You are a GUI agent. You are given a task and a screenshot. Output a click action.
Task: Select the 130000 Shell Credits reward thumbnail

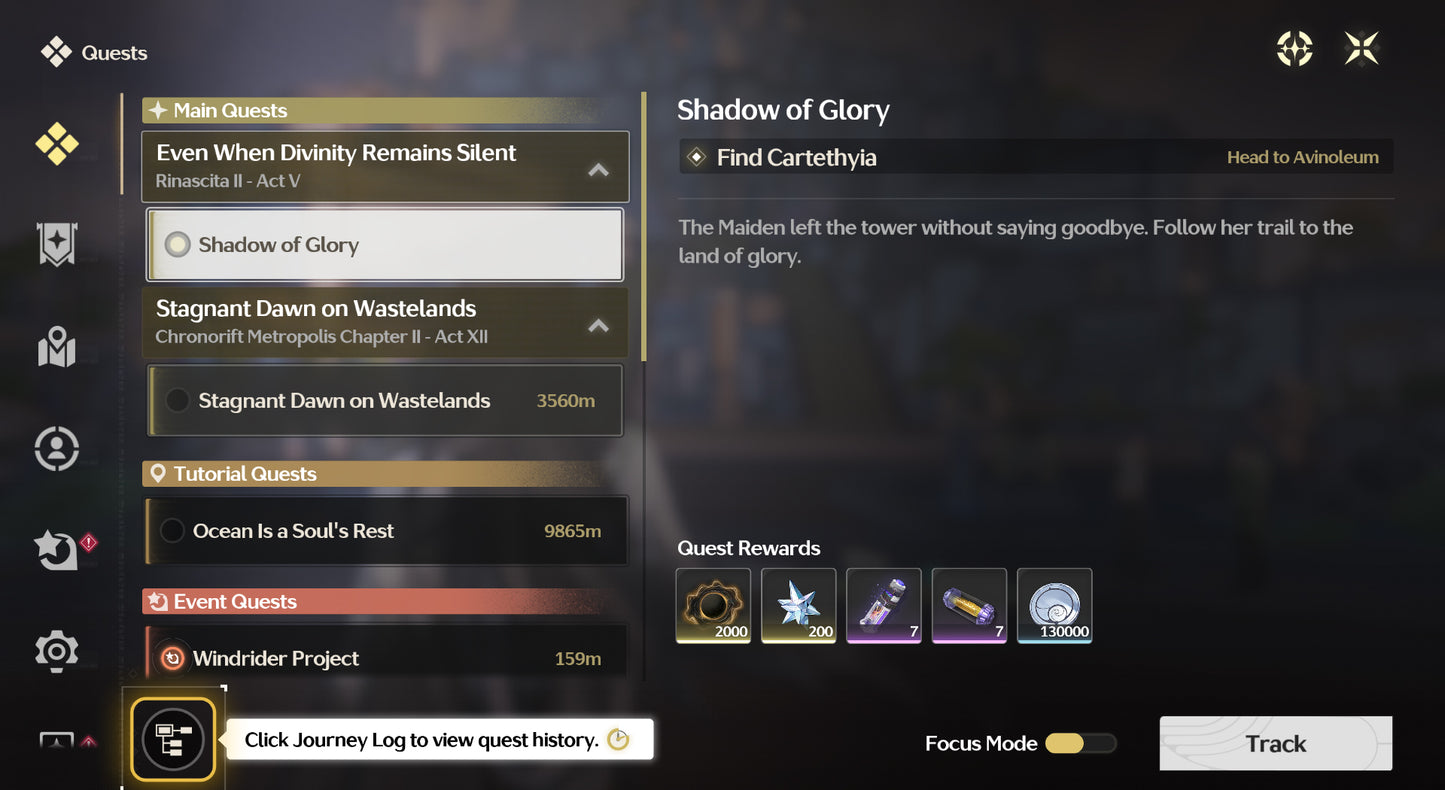point(1054,605)
